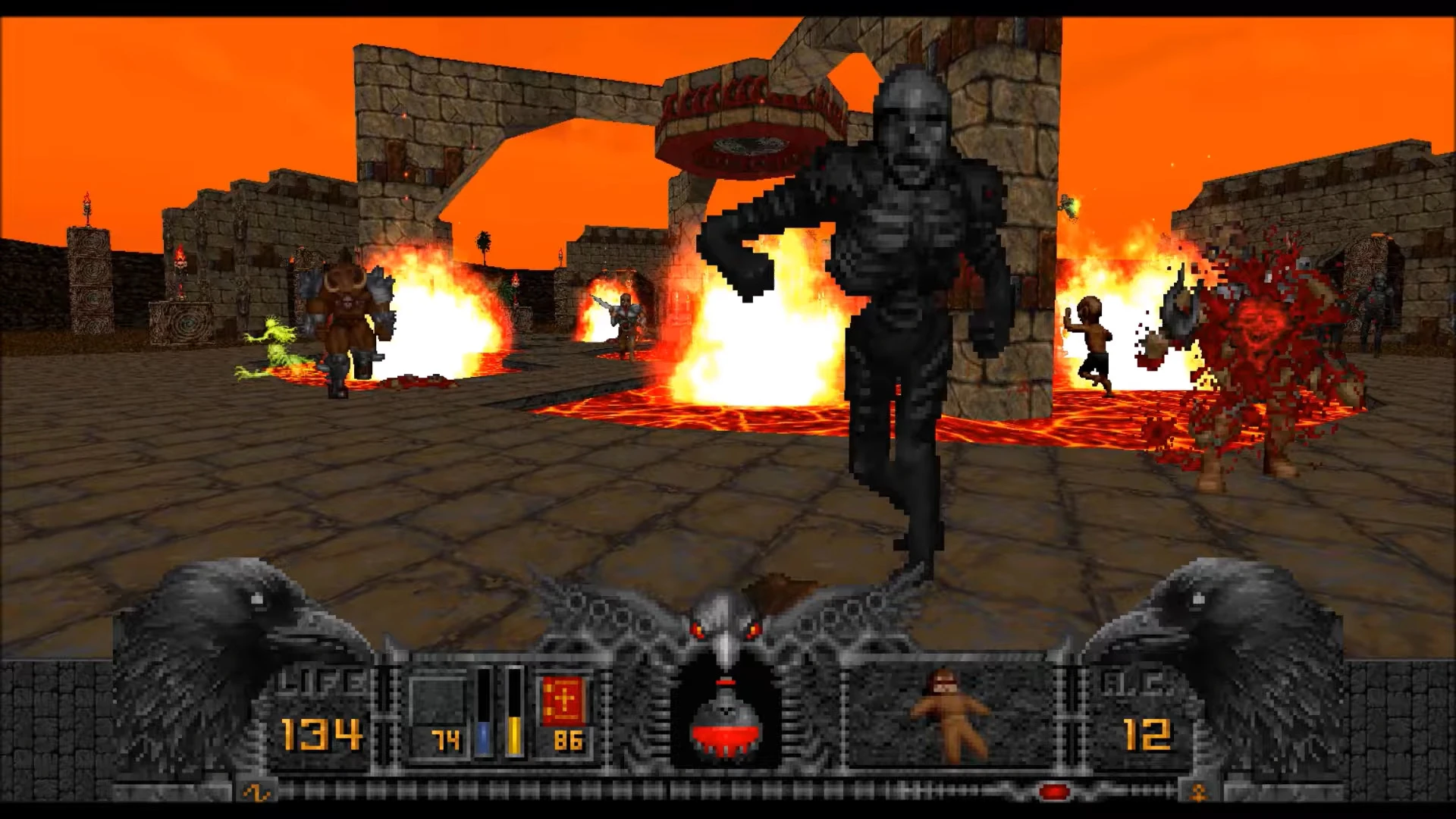Screen dimensions: 1456x819
Task: Click the brown character figure panel
Action: (x=950, y=715)
